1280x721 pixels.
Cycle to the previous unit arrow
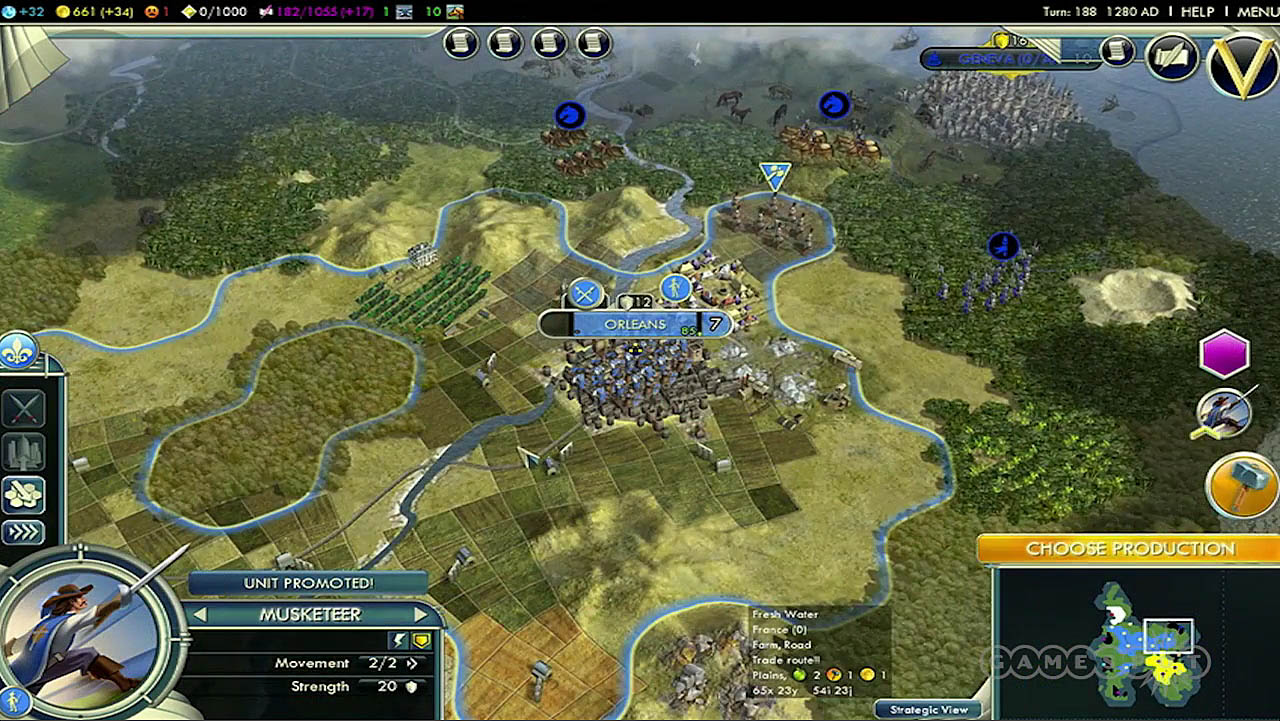tap(199, 614)
